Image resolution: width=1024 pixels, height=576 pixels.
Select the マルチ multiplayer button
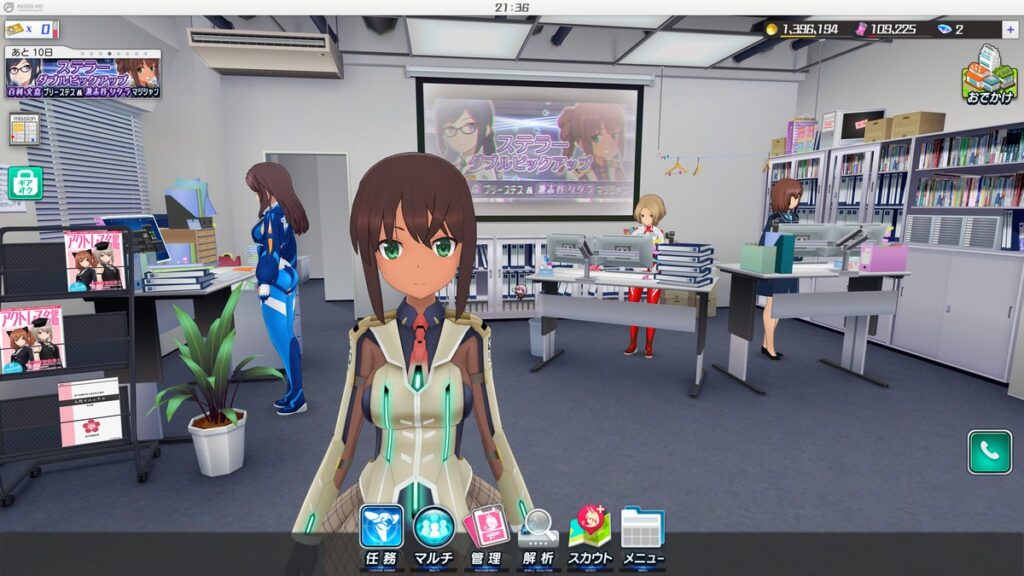pyautogui.click(x=434, y=535)
